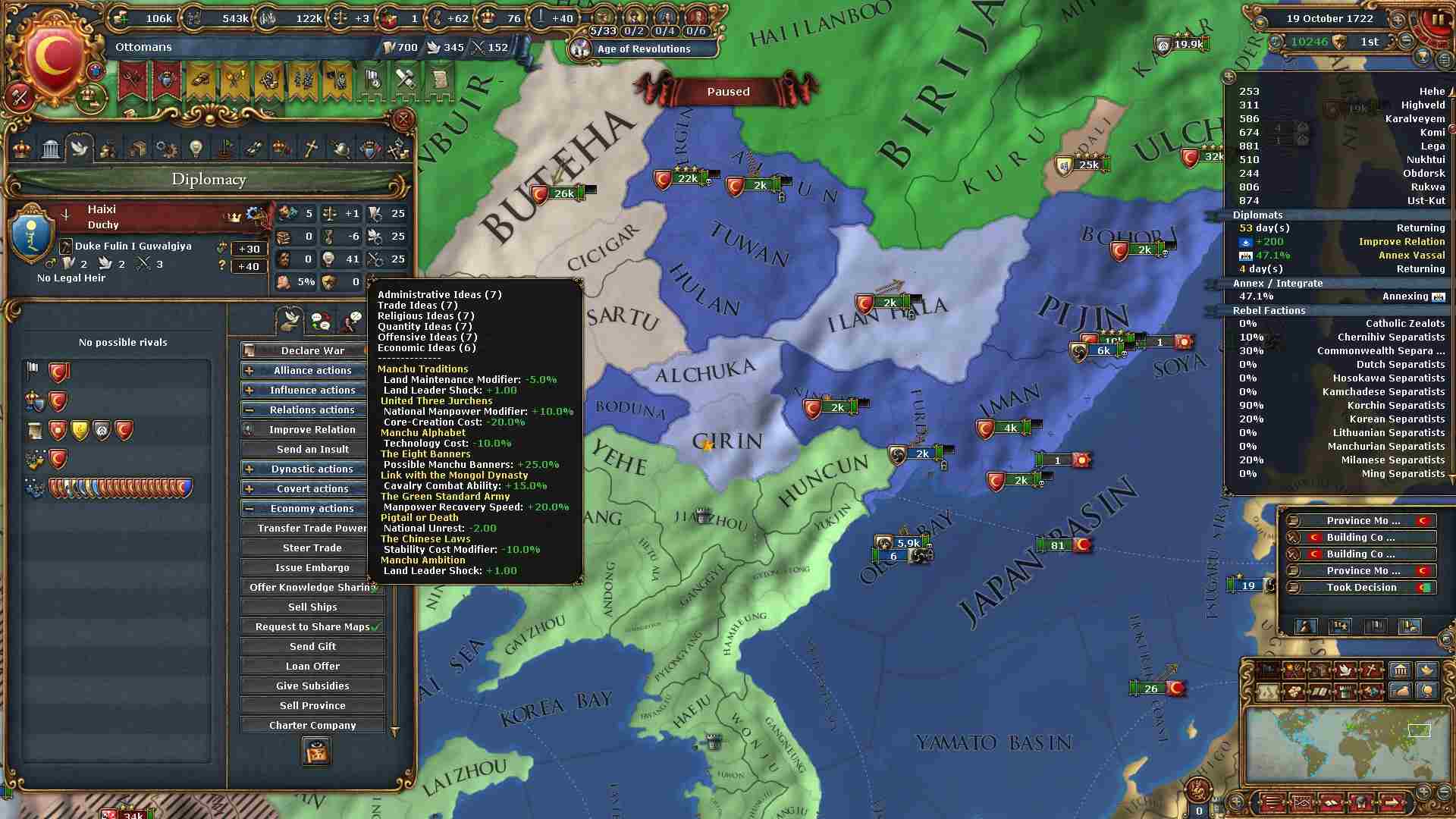Click the Sell Ships button
This screenshot has width=1456, height=819.
point(312,607)
